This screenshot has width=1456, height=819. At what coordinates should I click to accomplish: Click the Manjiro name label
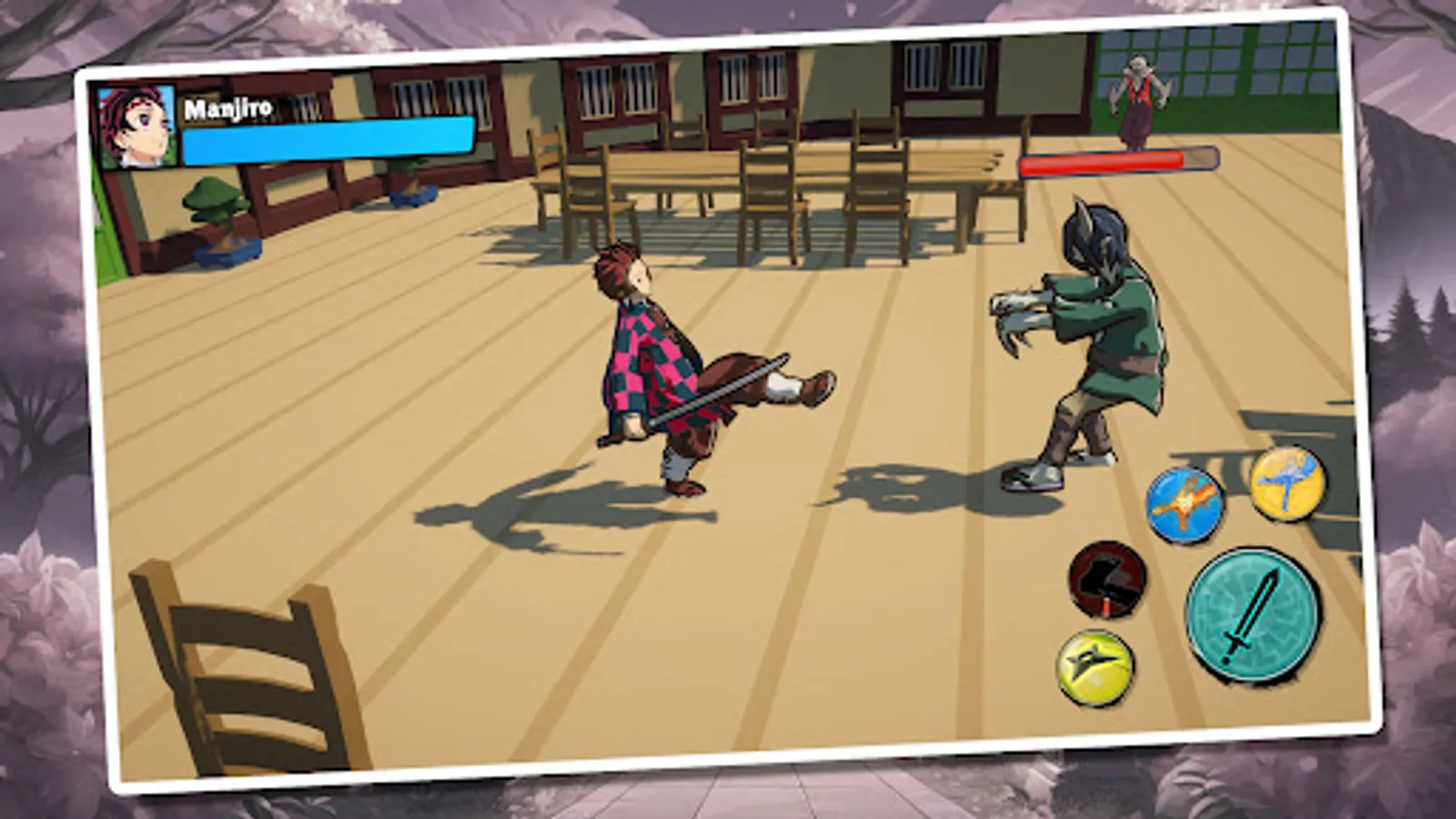[x=227, y=108]
